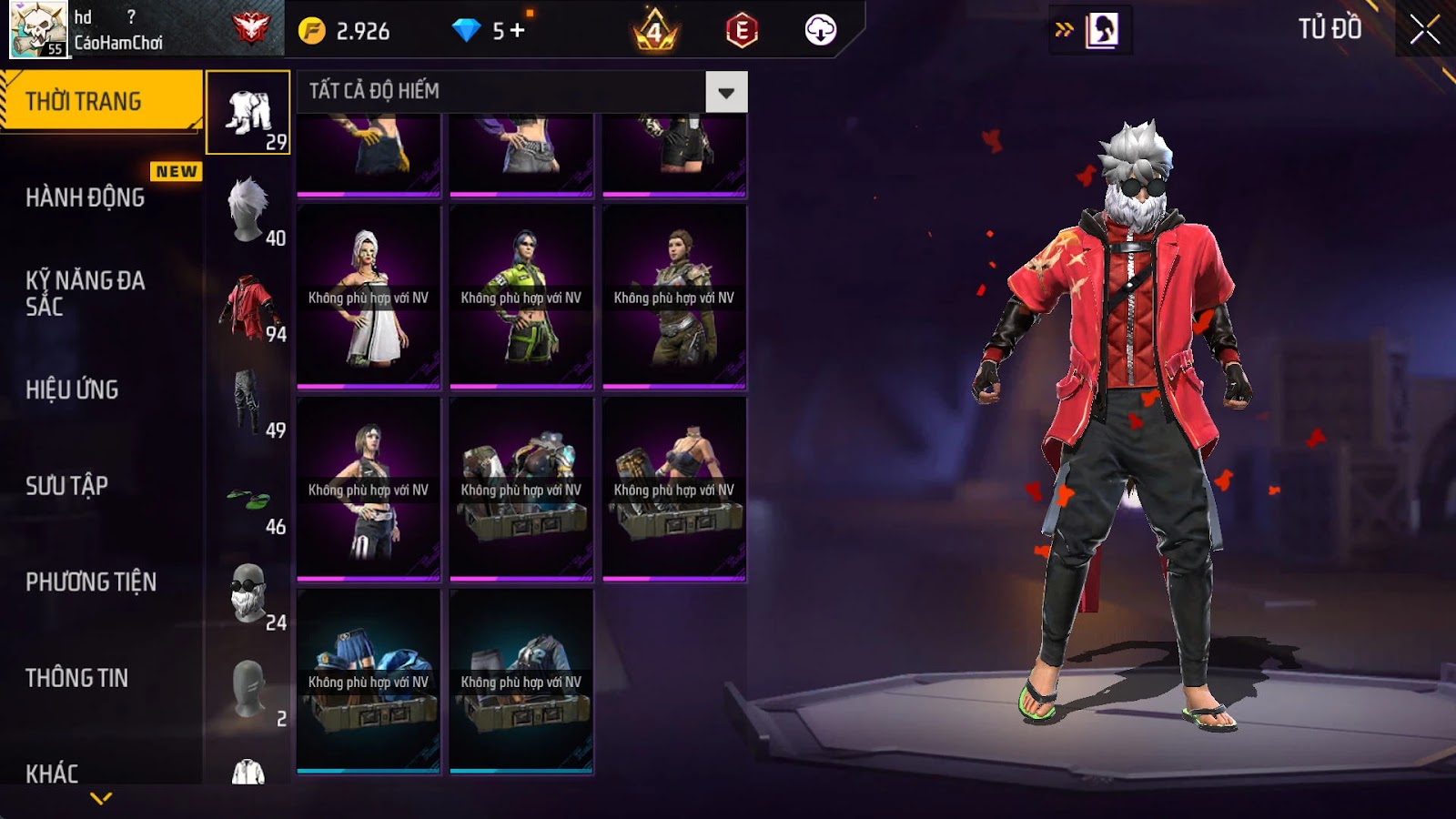
Task: Add diamonds with the plus button
Action: 517,31
